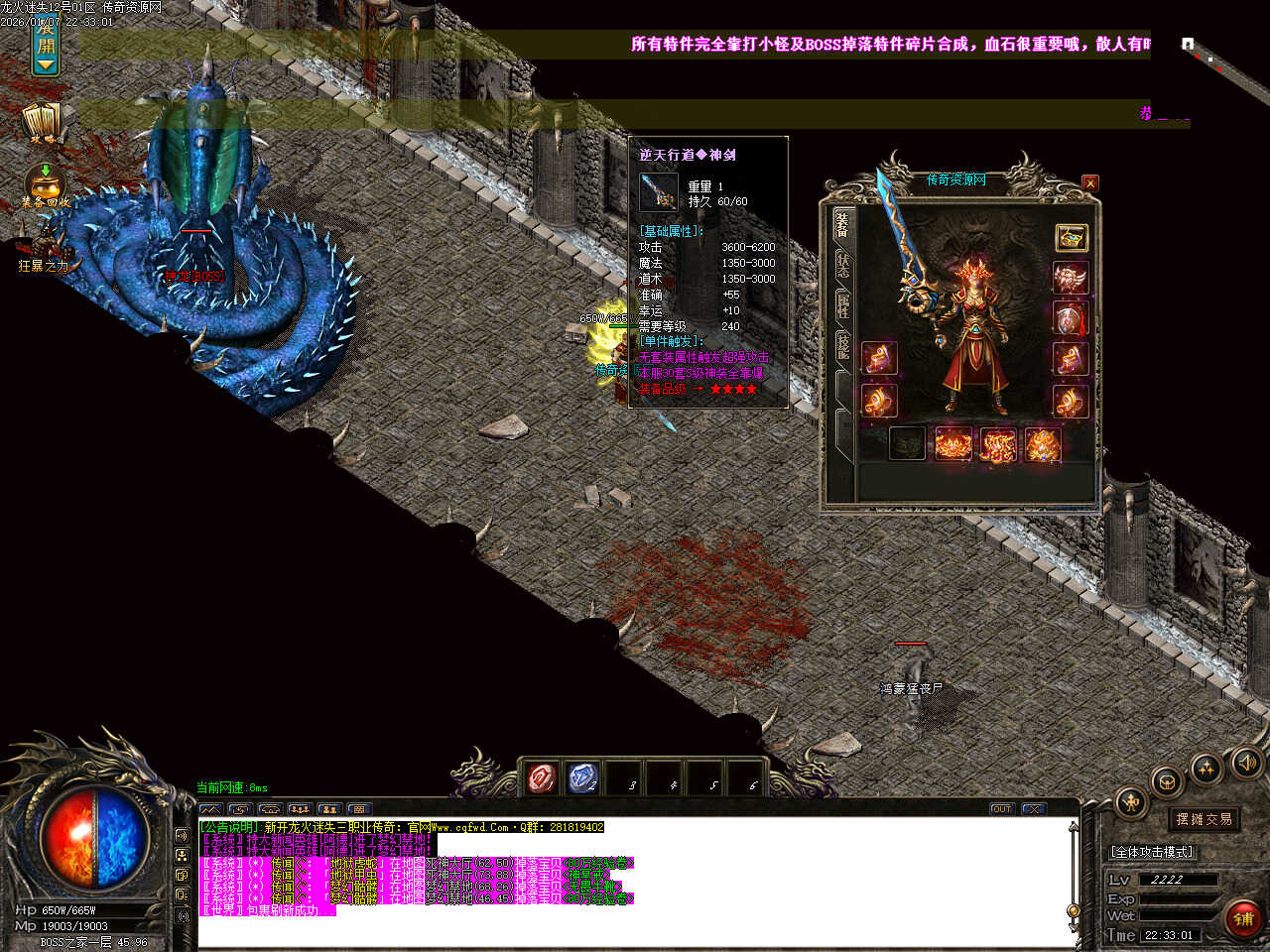Open the 摆摊交易 stall trading button

[1204, 819]
